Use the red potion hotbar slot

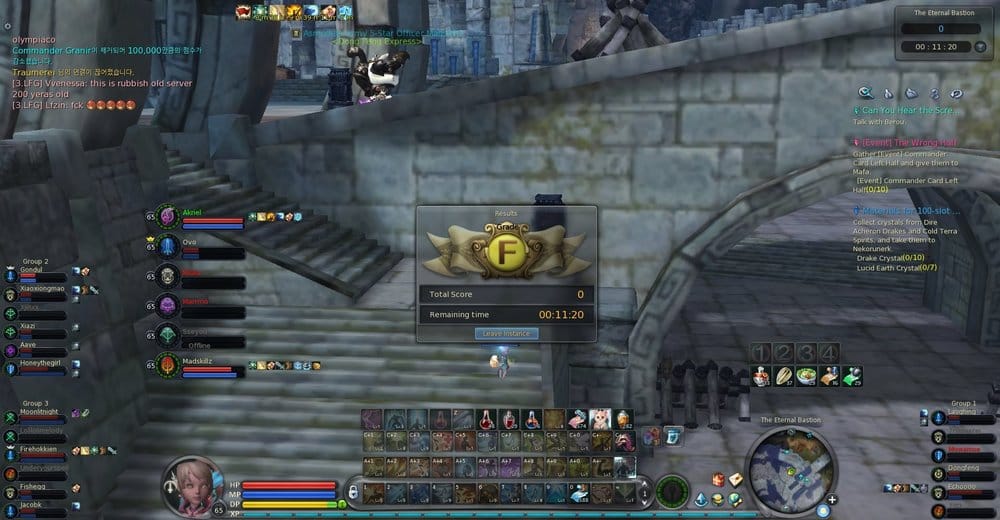click(485, 419)
